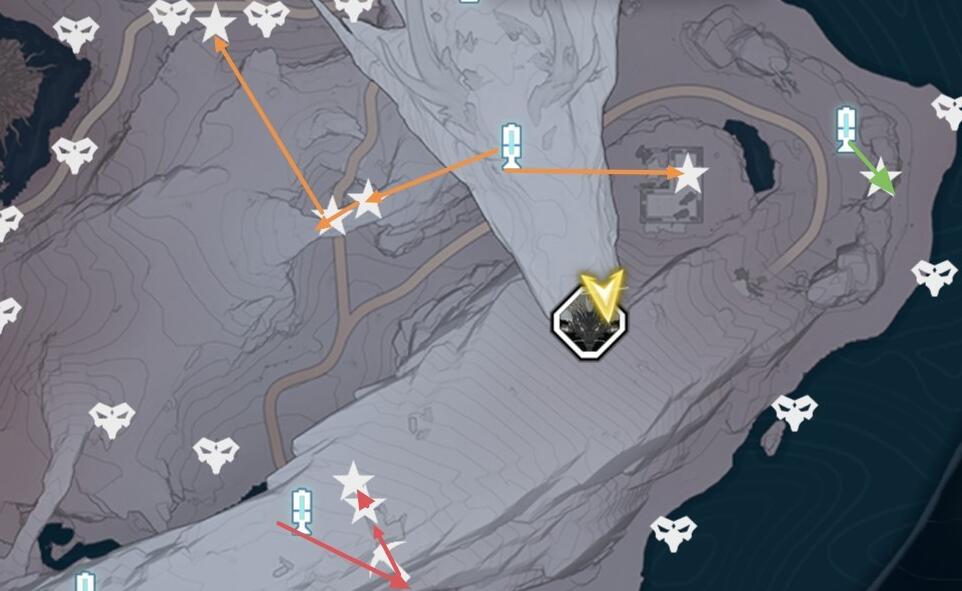Choose the beacon marker above the green arrow
Image resolution: width=962 pixels, height=591 pixels.
pos(846,129)
